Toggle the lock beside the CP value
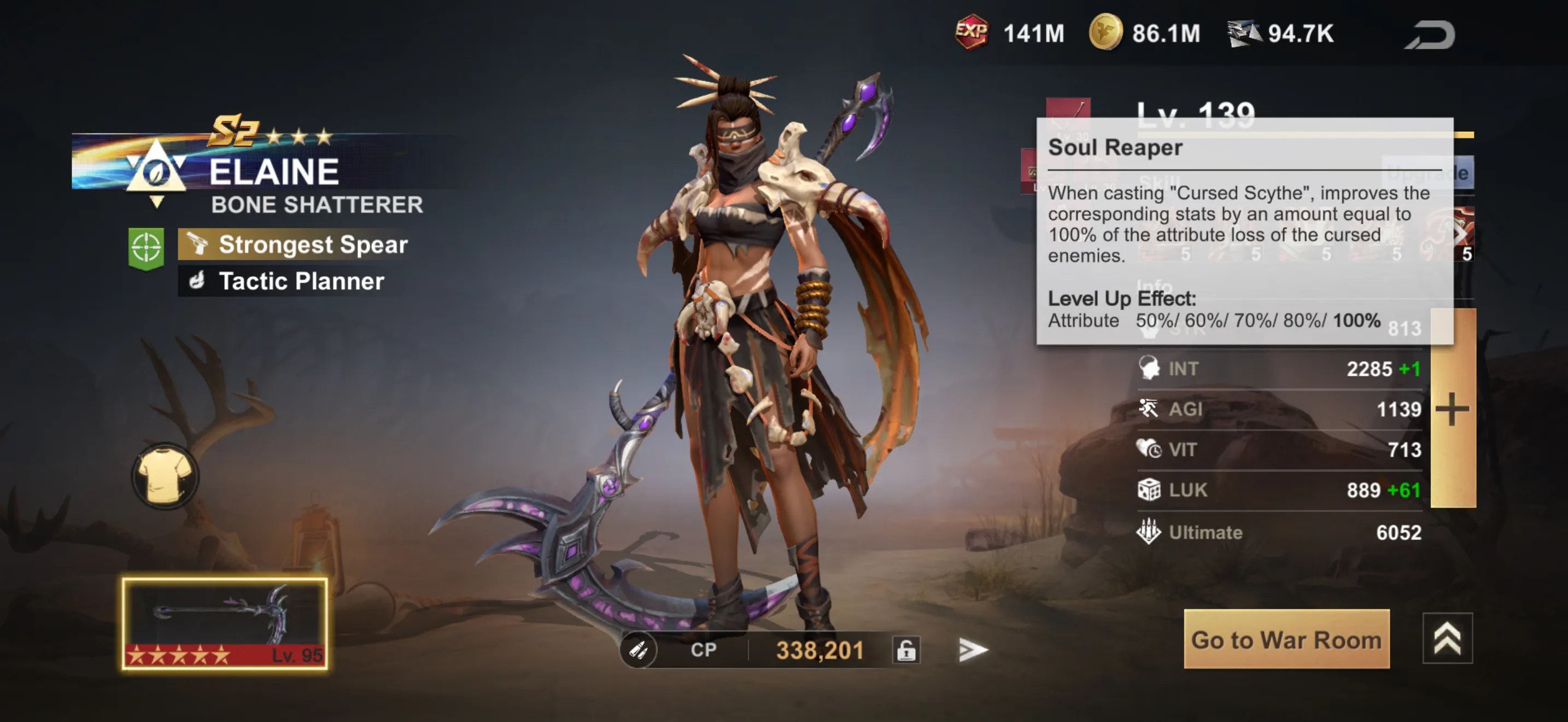Screen dimensions: 1568x722 908,649
